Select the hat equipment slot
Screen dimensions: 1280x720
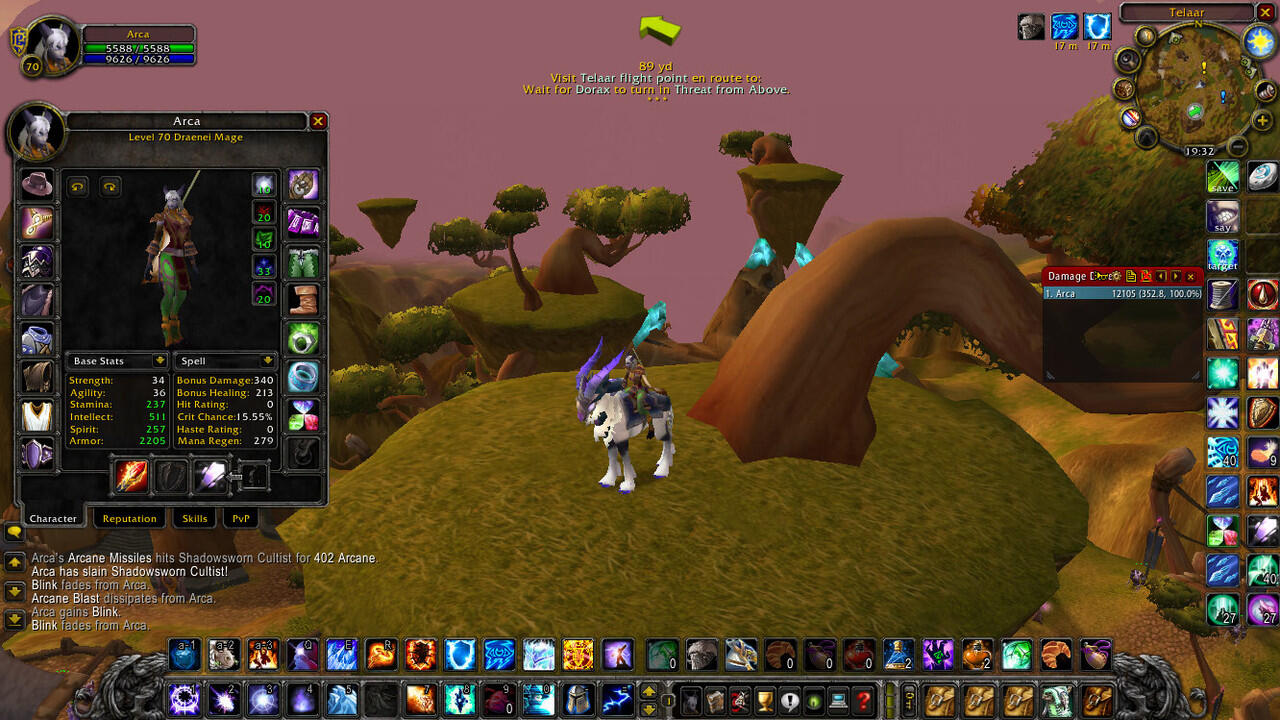point(38,185)
